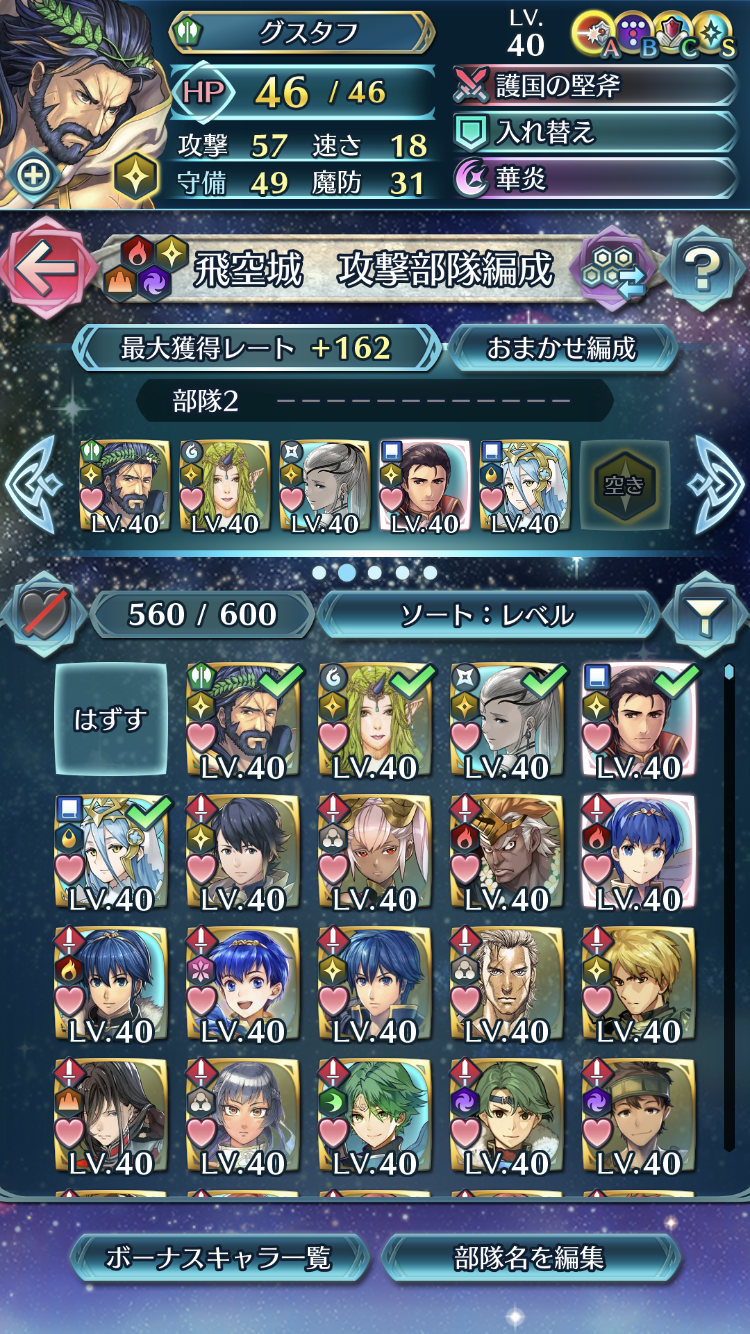Open the ボーナスキャラ一覧 bonus character list

pos(219,1258)
